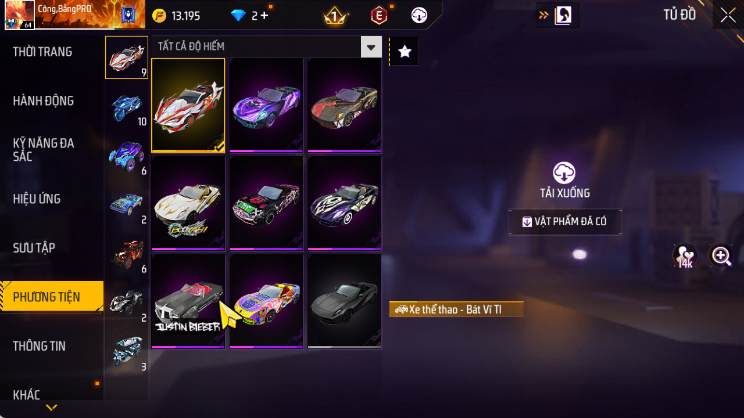Select the red-white car skin on gold background
This screenshot has width=744, height=418.
point(189,104)
